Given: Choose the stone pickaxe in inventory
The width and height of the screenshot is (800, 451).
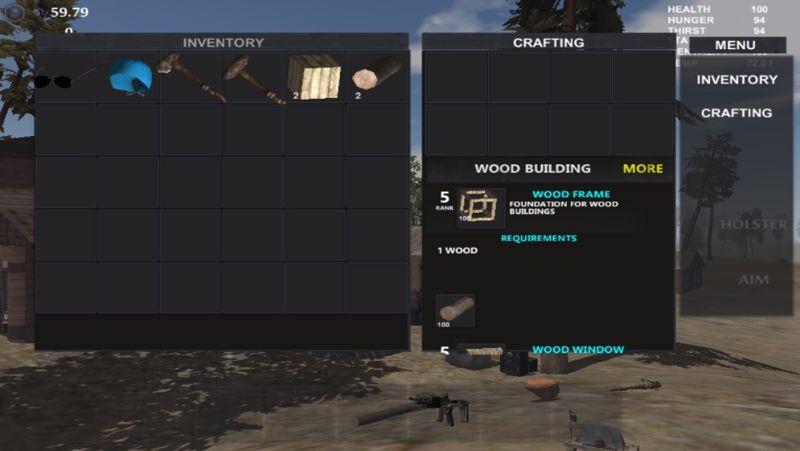Looking at the screenshot, I should point(253,77).
